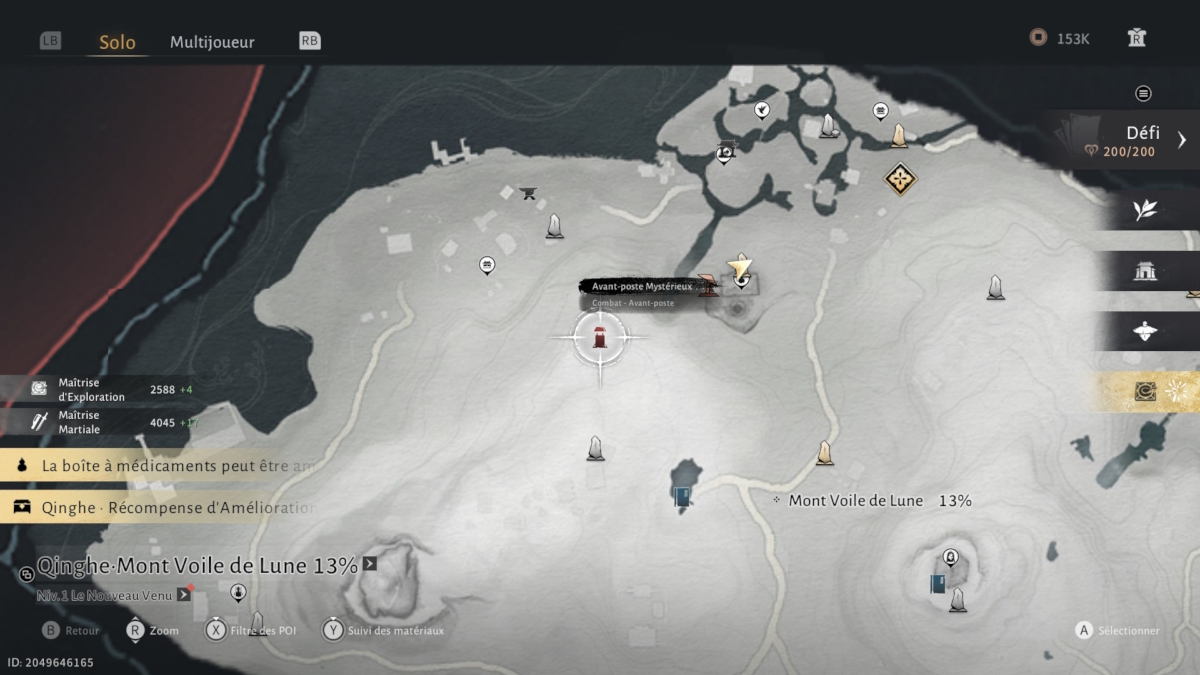Click the pagoda icon beside the currency

pos(1136,38)
